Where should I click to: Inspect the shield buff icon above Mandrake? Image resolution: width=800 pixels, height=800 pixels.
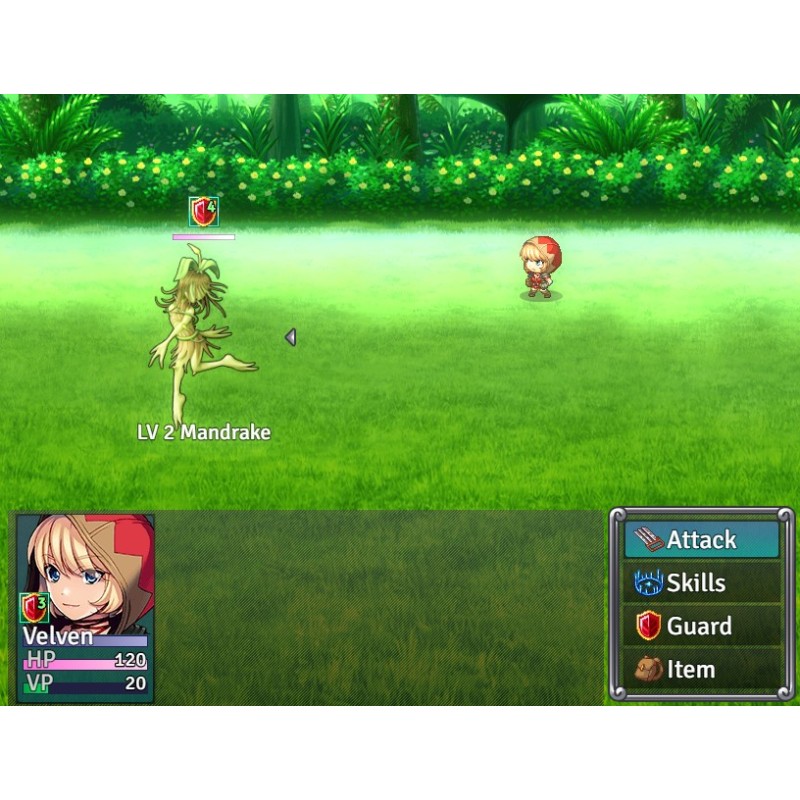(x=204, y=212)
